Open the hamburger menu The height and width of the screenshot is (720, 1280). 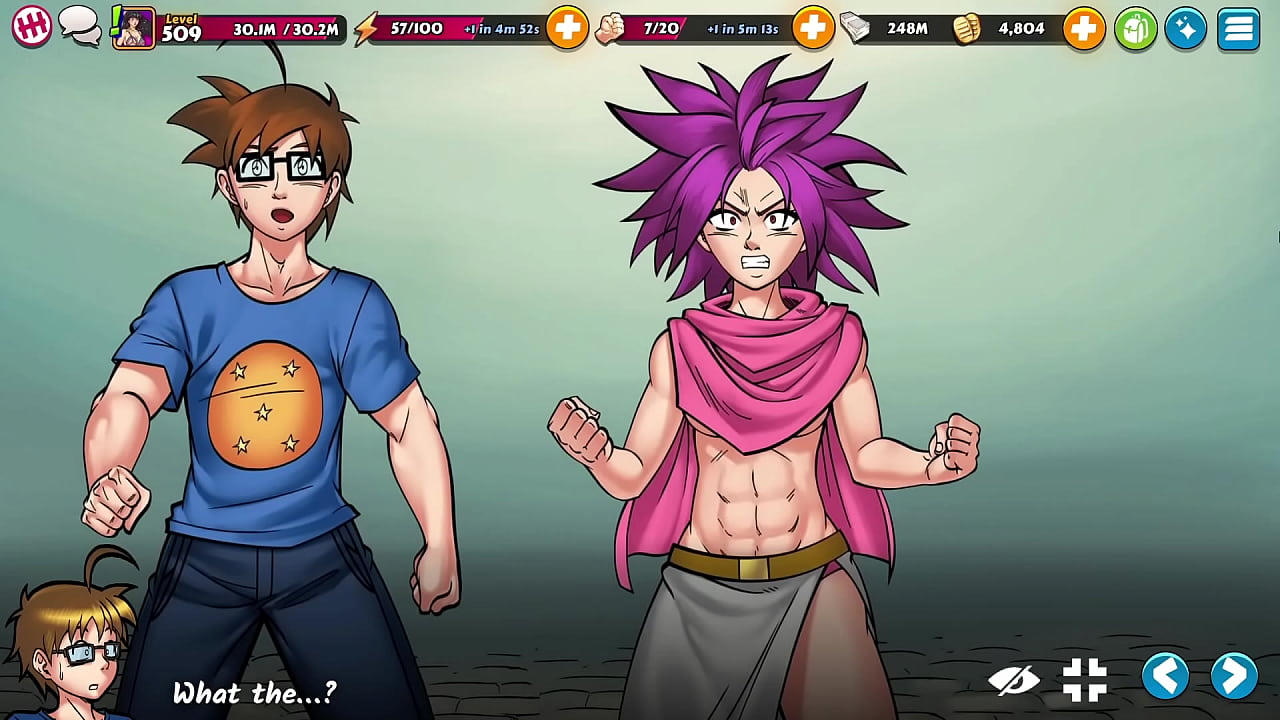(1238, 27)
